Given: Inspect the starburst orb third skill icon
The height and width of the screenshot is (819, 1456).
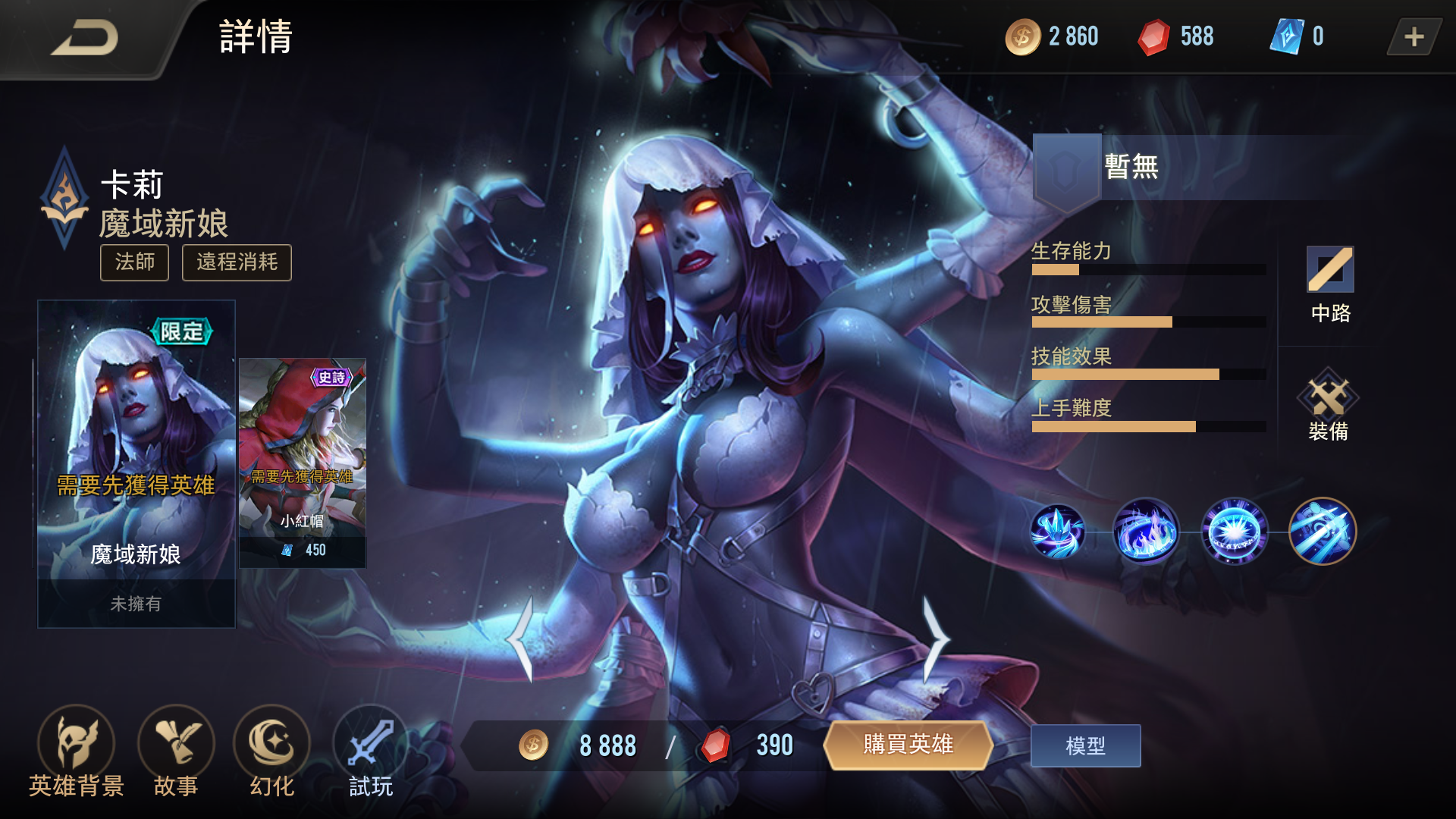Looking at the screenshot, I should click(x=1234, y=531).
